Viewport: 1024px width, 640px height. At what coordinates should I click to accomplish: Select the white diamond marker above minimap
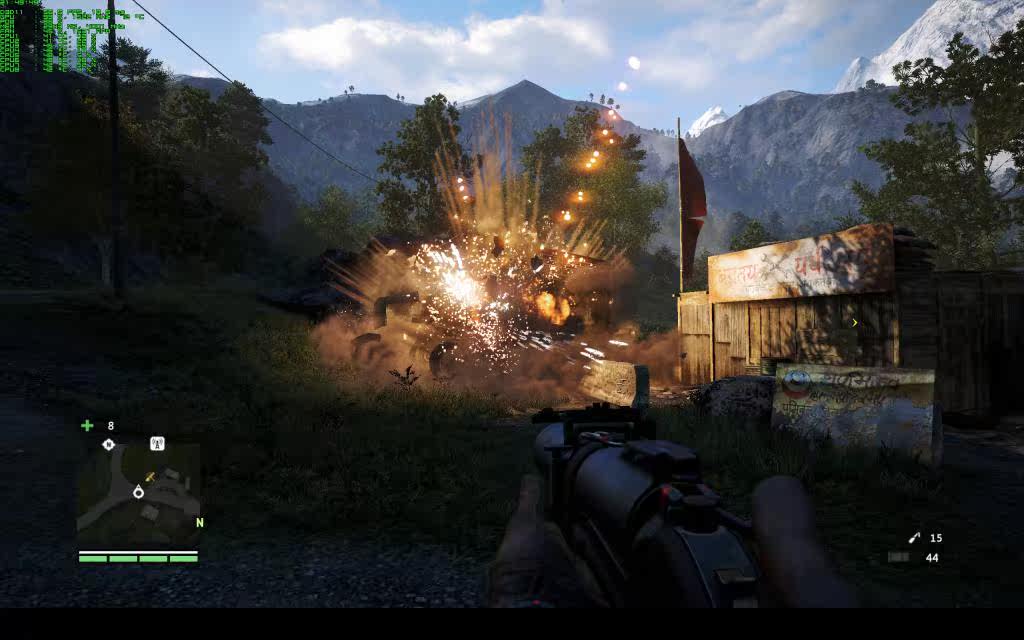point(109,444)
